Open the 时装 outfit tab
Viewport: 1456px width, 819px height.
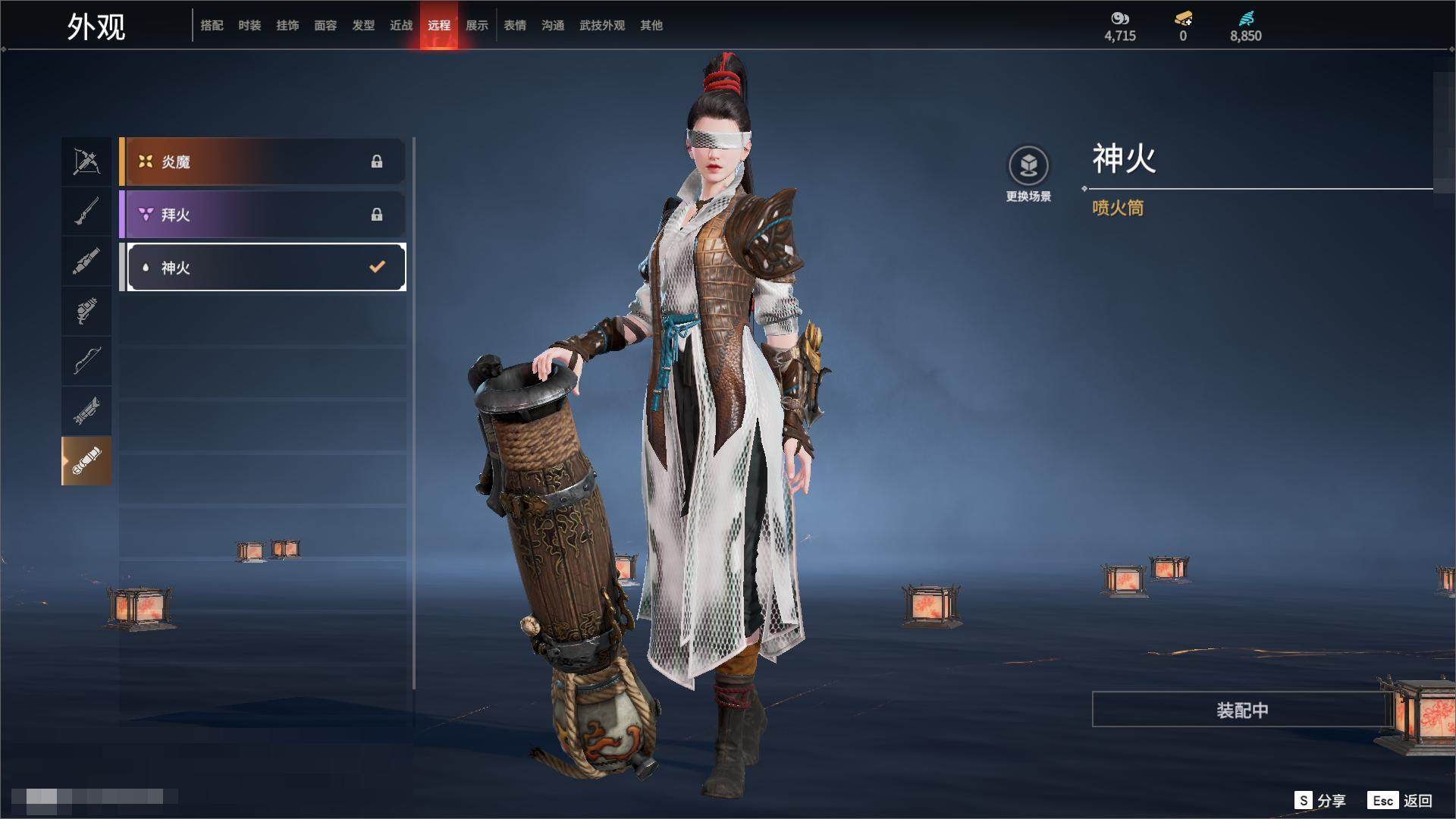(249, 25)
